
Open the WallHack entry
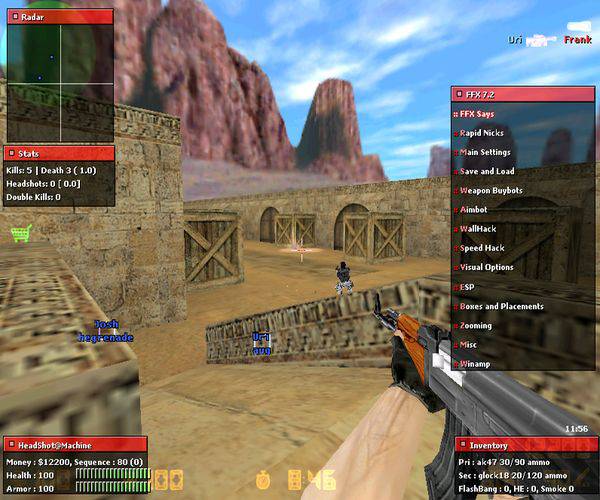point(478,229)
